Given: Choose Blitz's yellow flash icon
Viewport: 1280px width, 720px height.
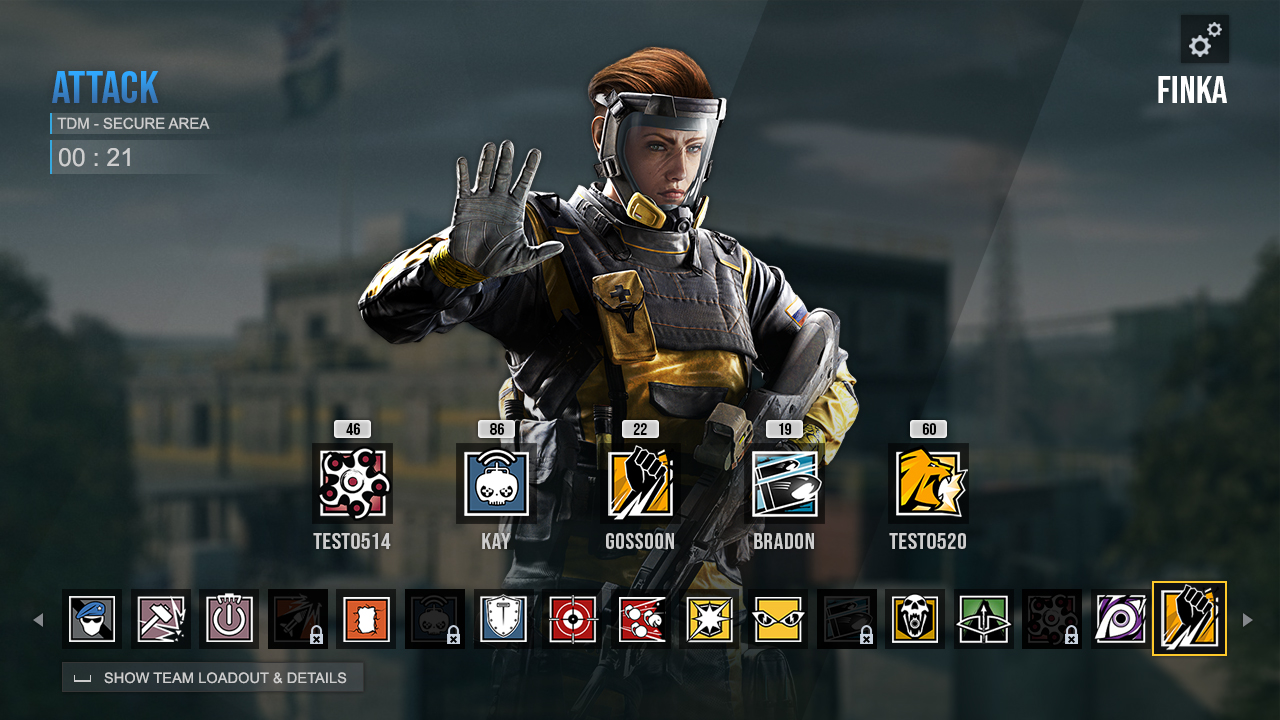Looking at the screenshot, I should pos(709,619).
